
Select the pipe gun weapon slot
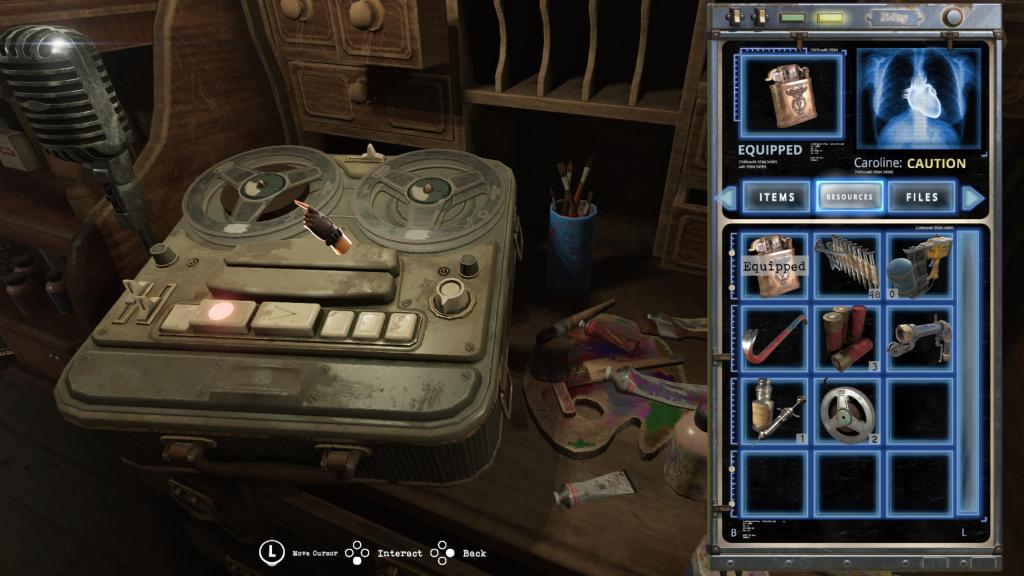[x=919, y=338]
